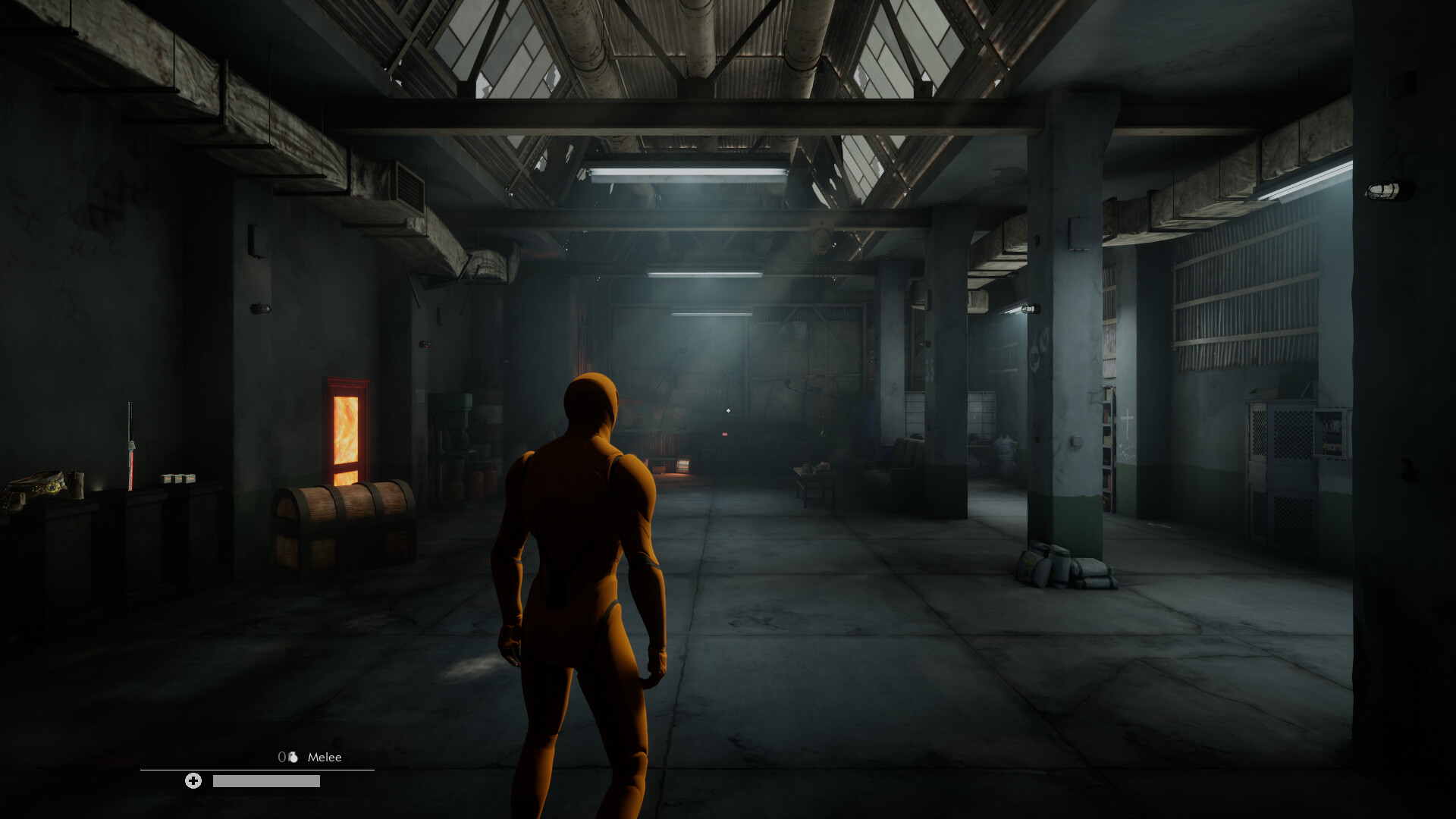The image size is (1456, 819).
Task: Select the Melee weapon indicator
Action: click(325, 757)
